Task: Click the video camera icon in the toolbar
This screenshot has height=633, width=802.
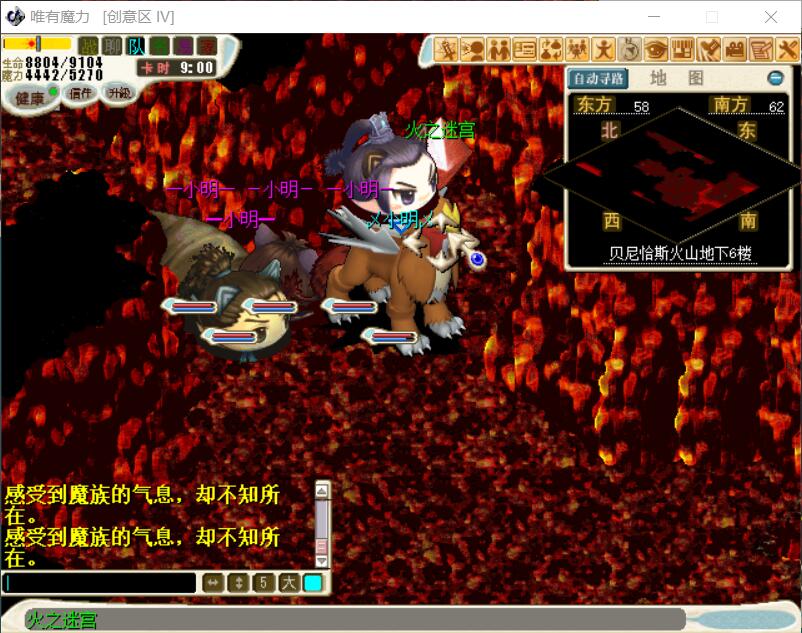Action: [735, 48]
